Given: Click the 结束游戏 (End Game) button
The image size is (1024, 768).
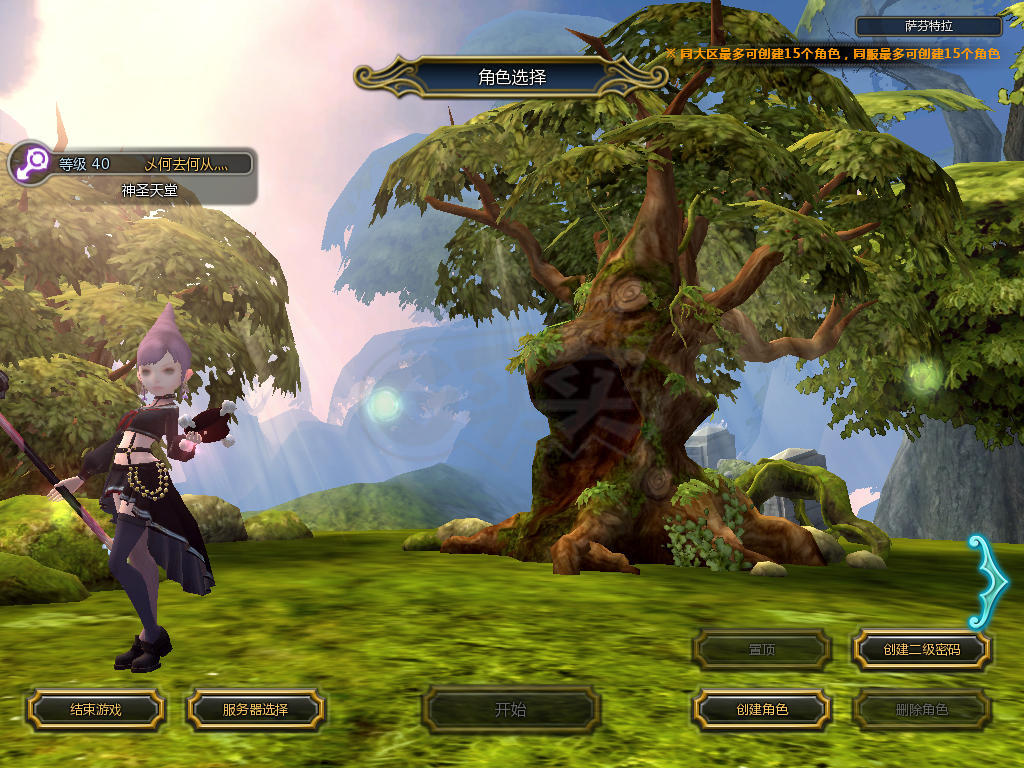Looking at the screenshot, I should click(x=95, y=710).
